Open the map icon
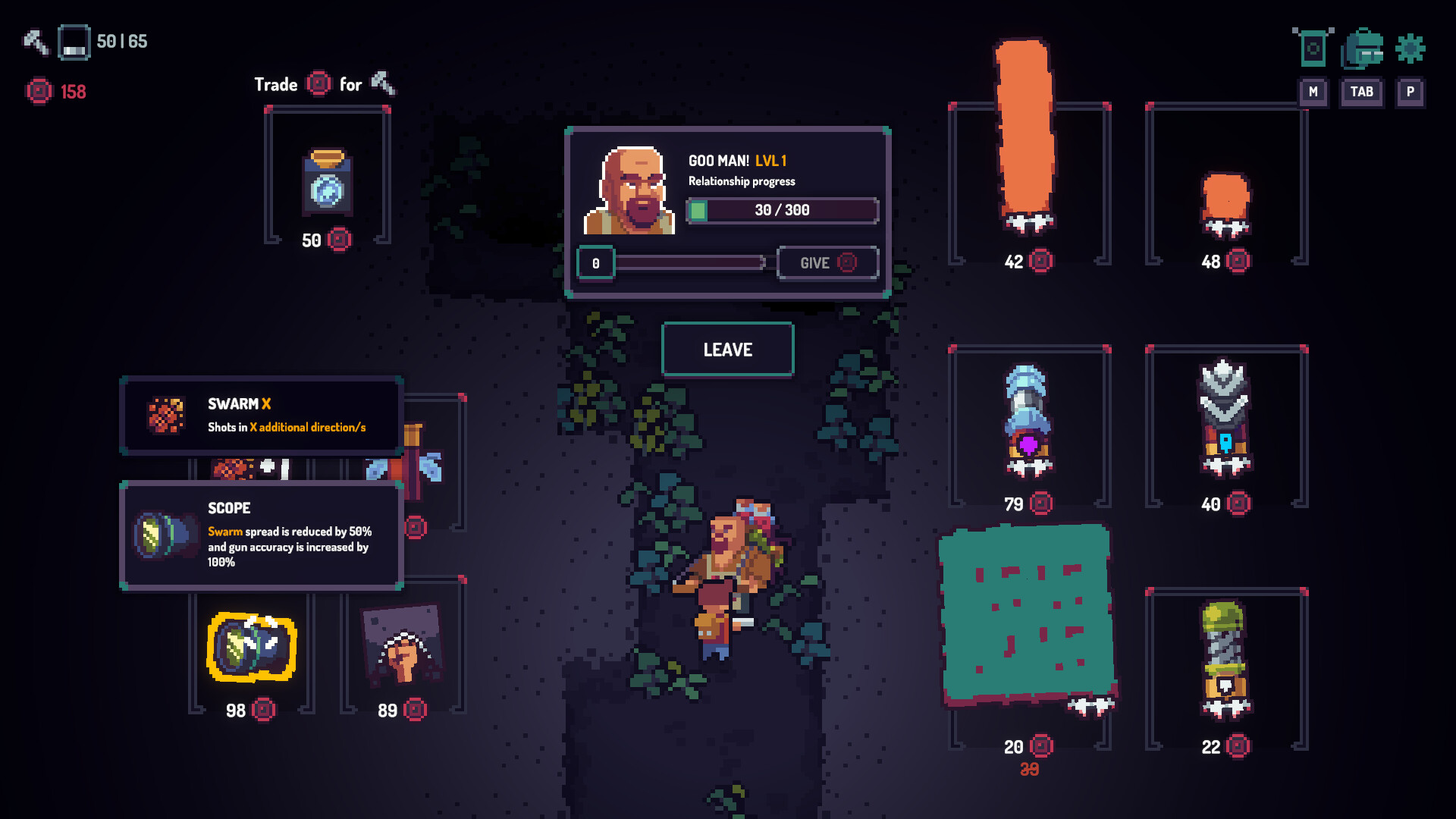1456x819 pixels. point(1313,49)
